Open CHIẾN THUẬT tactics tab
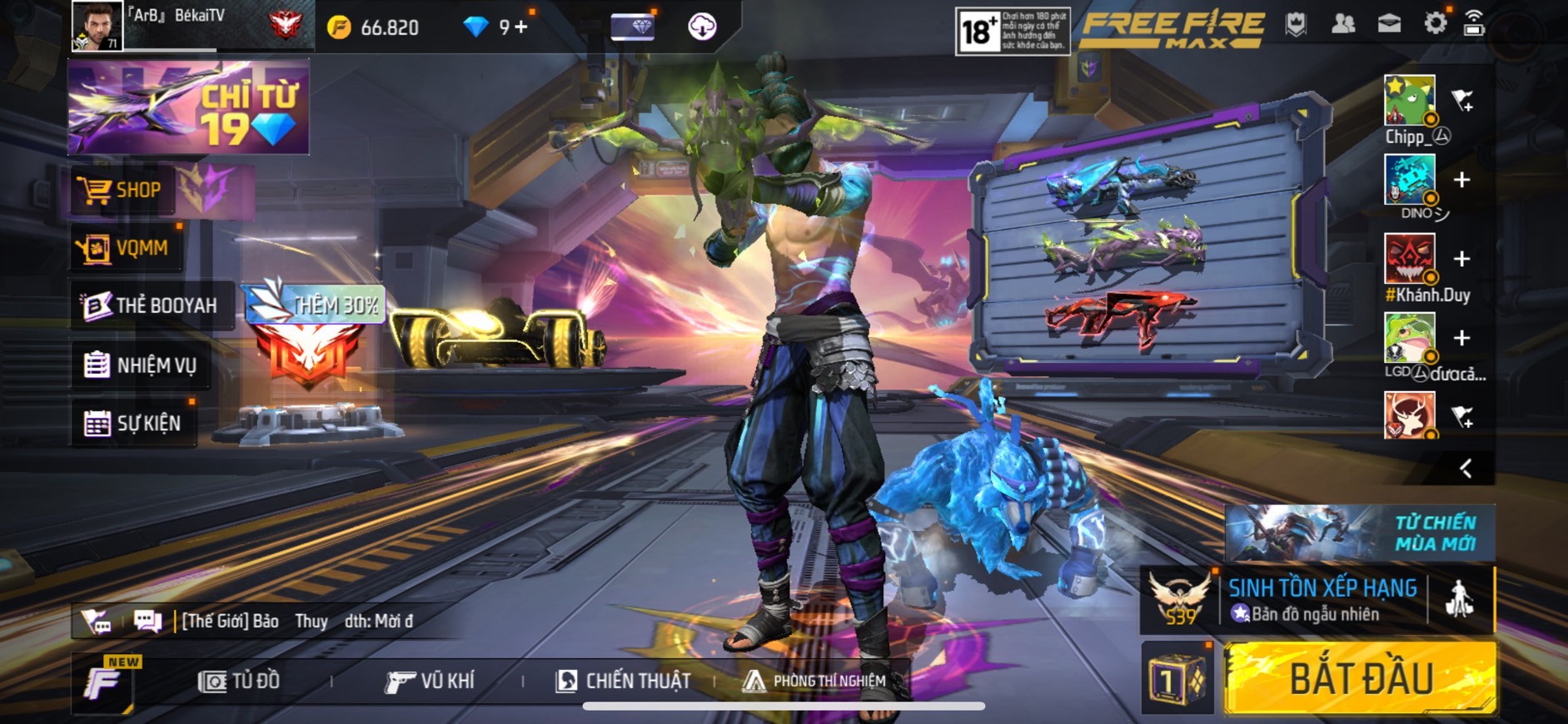 click(624, 681)
